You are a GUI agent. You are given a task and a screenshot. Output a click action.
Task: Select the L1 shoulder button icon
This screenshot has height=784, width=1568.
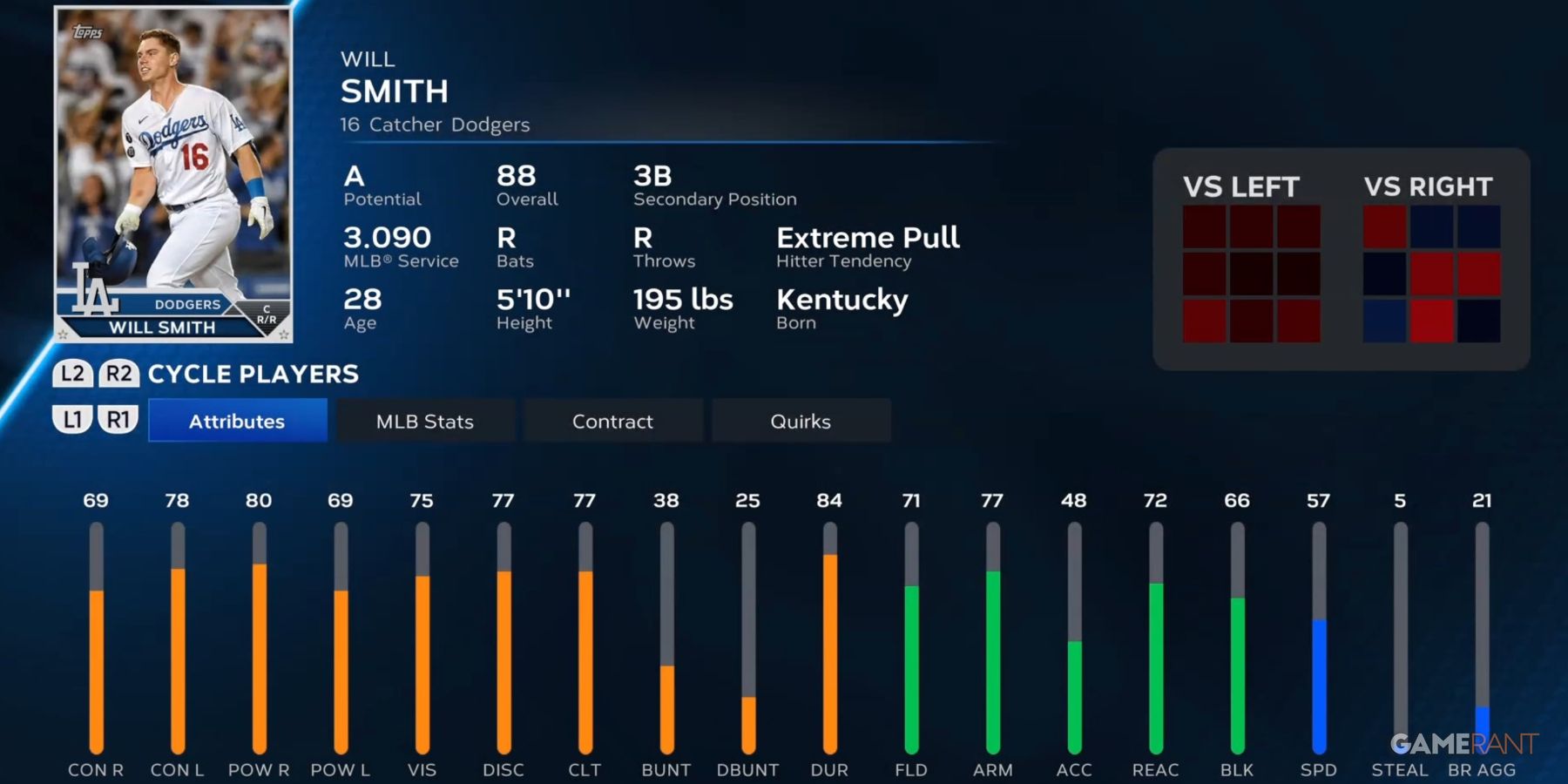click(x=73, y=420)
